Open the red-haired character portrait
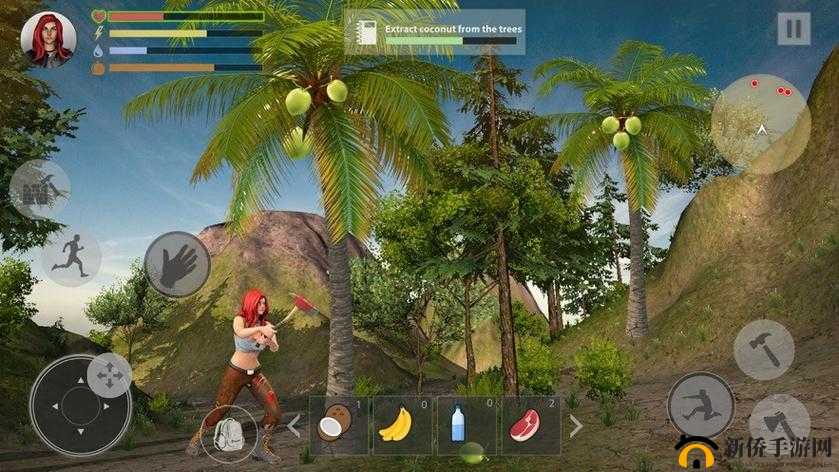 [x=47, y=39]
